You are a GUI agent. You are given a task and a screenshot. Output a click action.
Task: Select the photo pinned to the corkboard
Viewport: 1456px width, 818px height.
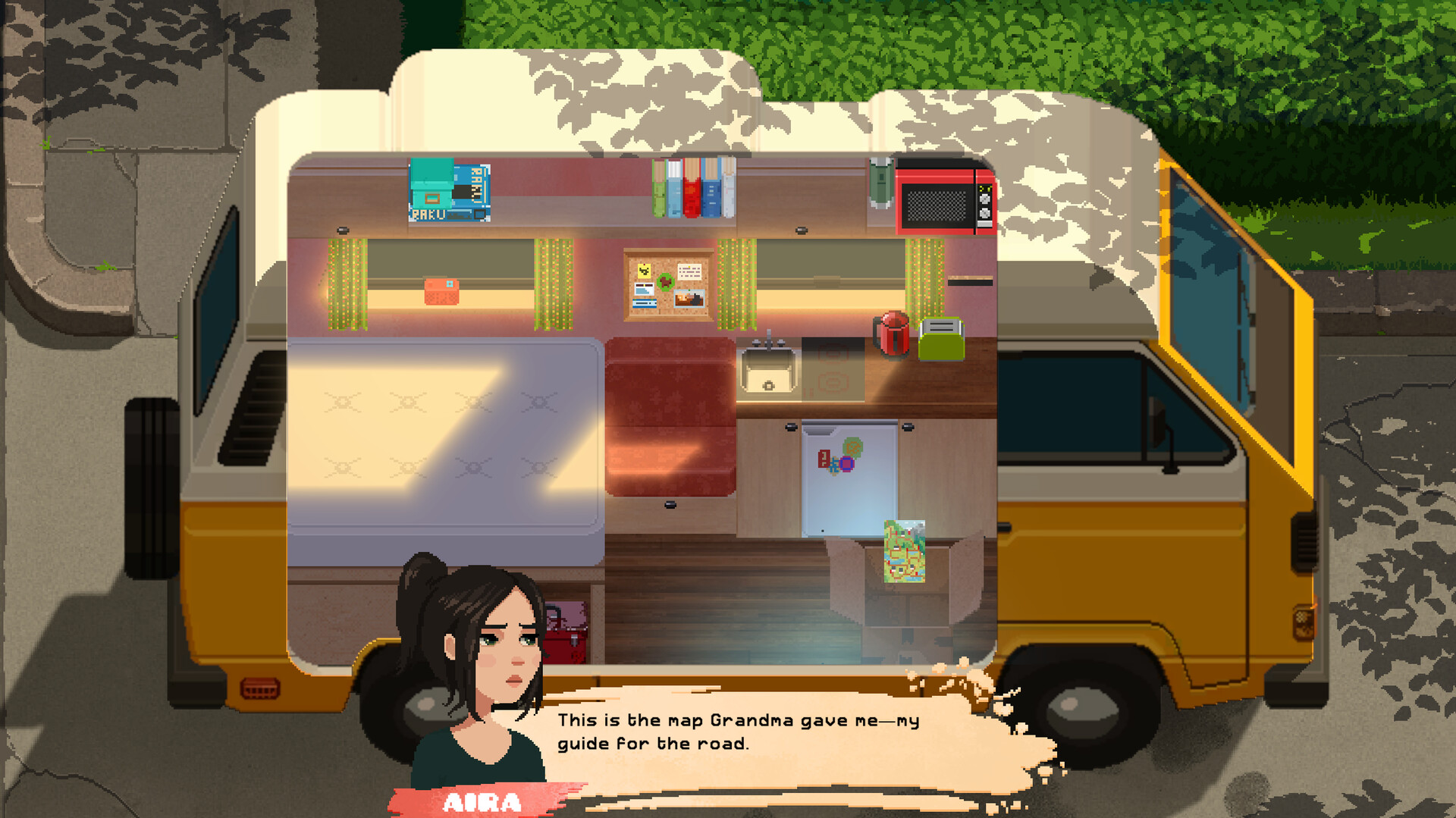click(x=689, y=298)
